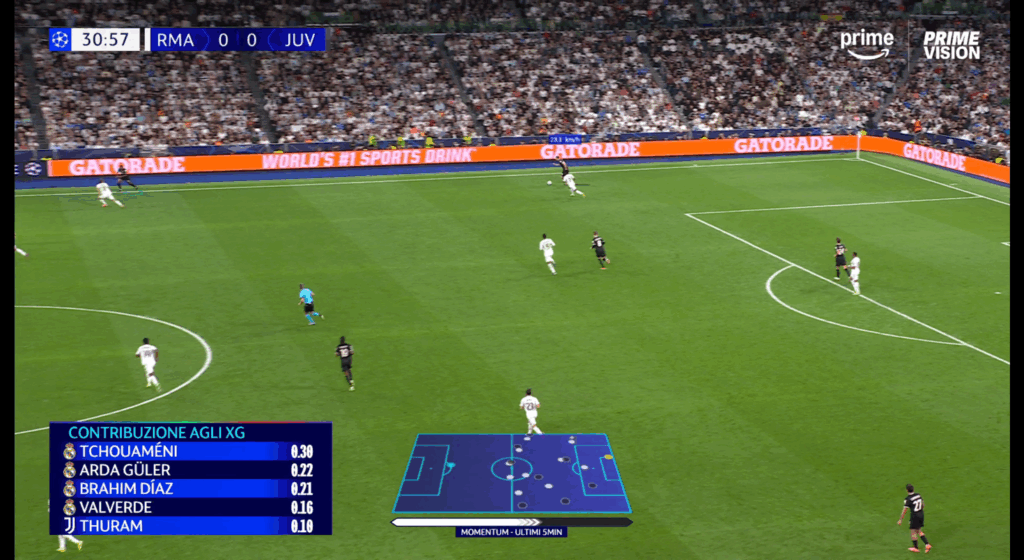Select Valverde's xG contribution row

[190, 507]
